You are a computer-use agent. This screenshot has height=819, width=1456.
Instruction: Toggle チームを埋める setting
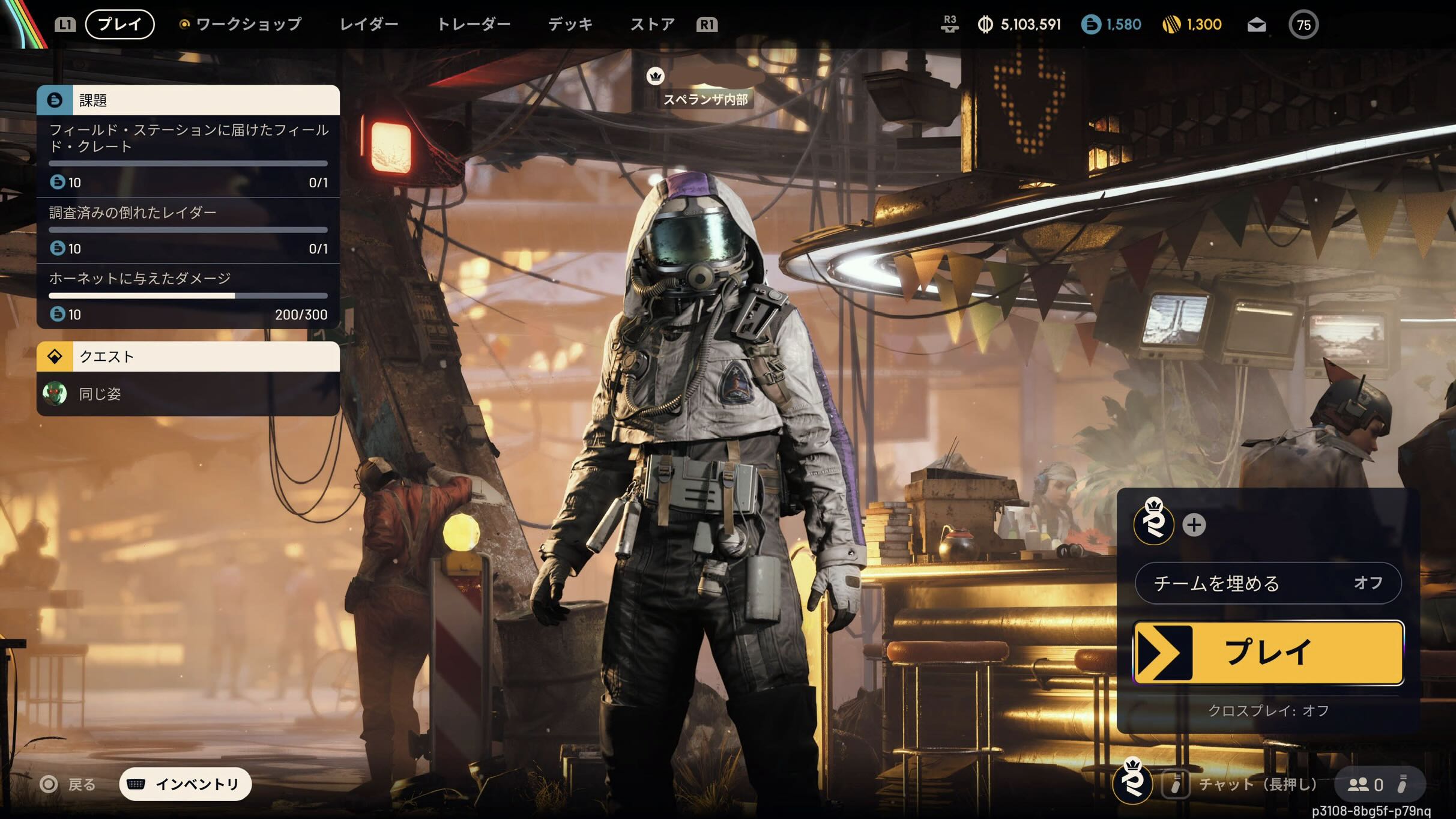click(x=1268, y=583)
